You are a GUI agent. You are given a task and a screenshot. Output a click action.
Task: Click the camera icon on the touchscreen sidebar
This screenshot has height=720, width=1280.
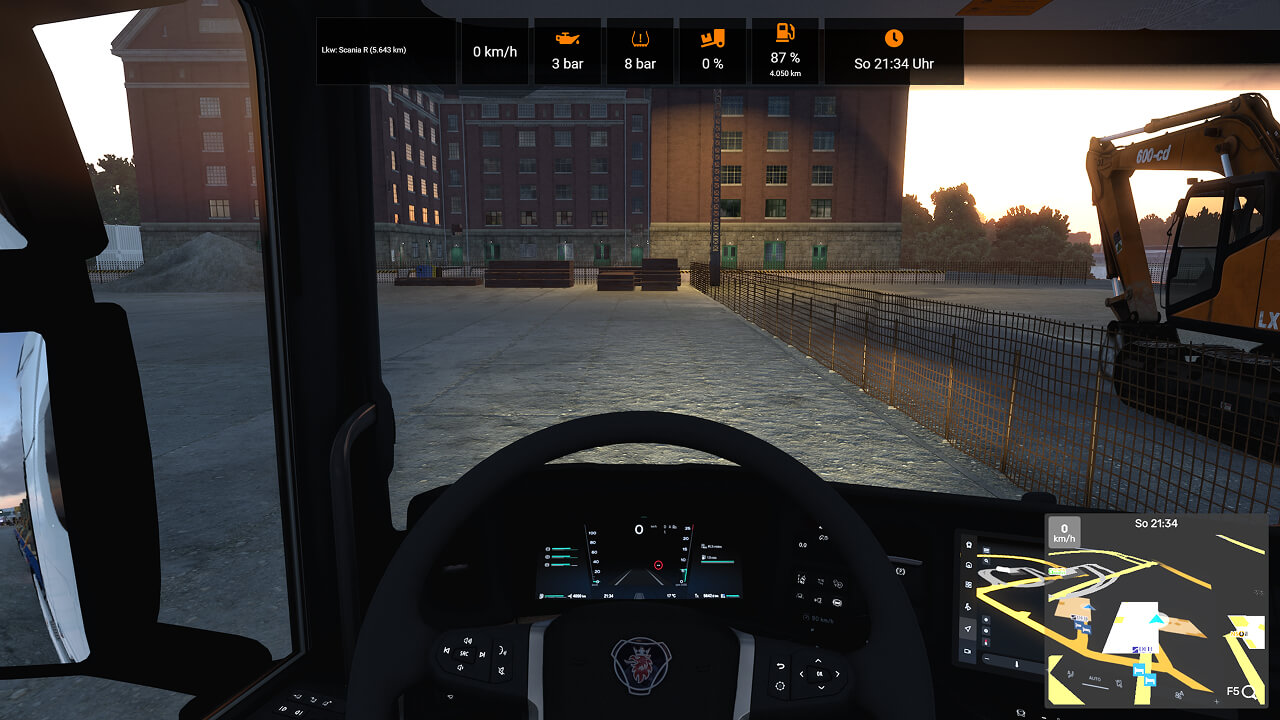point(969,650)
